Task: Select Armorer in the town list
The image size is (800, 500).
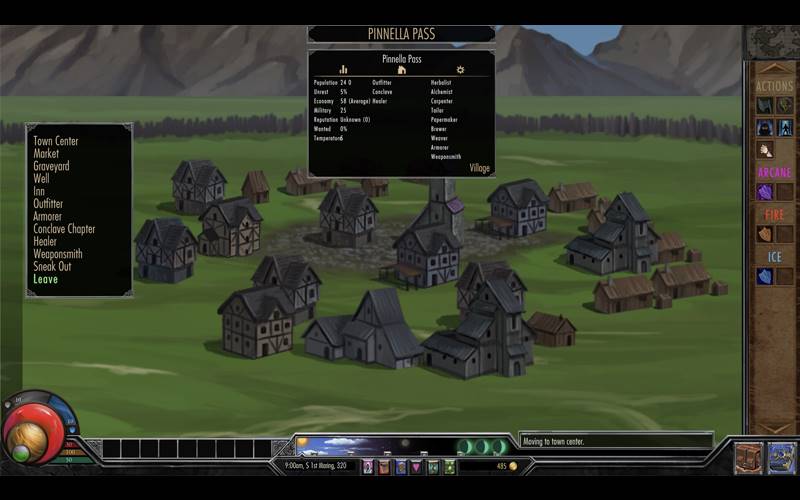Action: 47,216
